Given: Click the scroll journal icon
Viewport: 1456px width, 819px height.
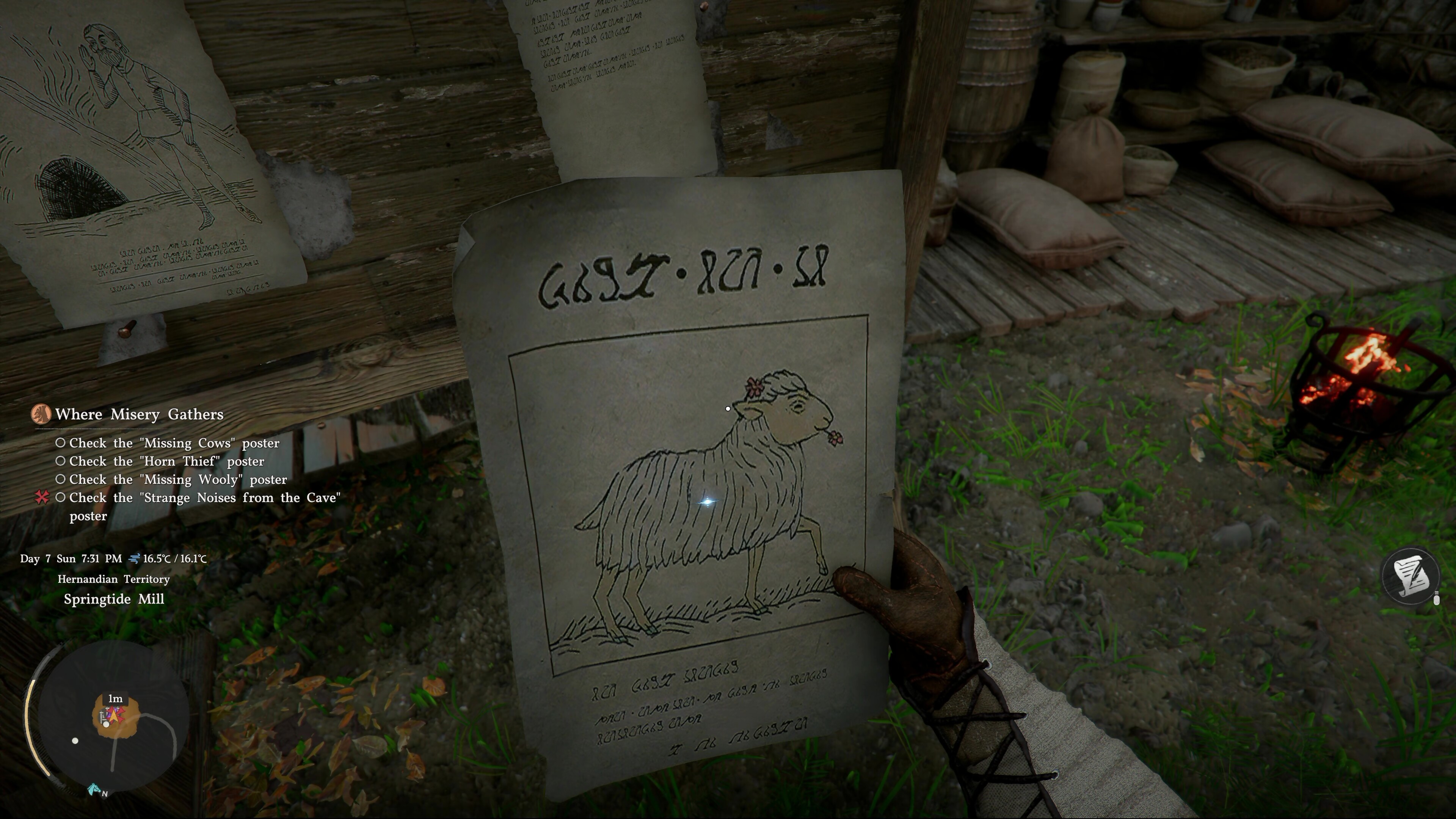Looking at the screenshot, I should coord(1410,576).
